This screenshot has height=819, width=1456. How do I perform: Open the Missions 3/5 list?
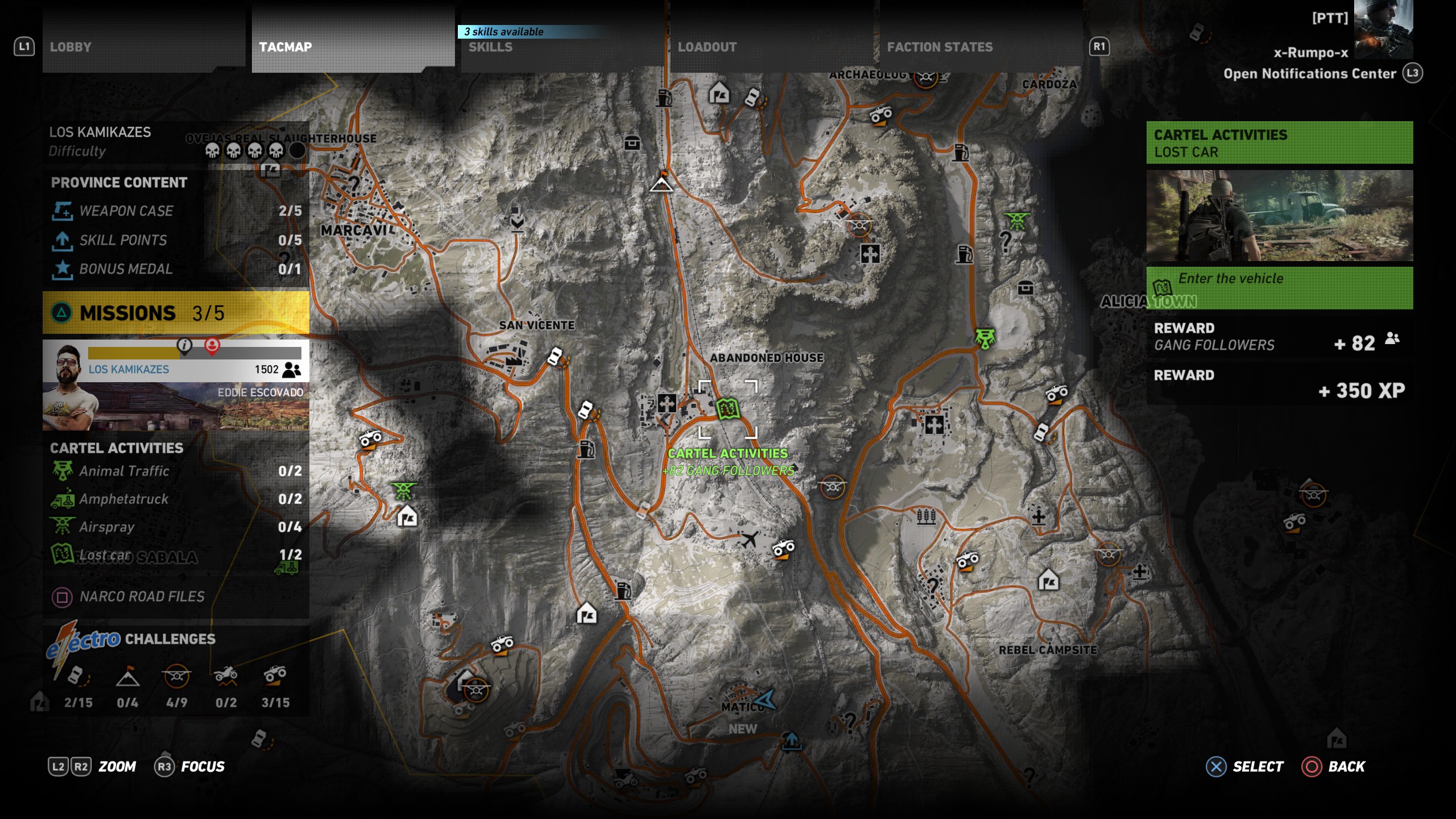pyautogui.click(x=176, y=313)
